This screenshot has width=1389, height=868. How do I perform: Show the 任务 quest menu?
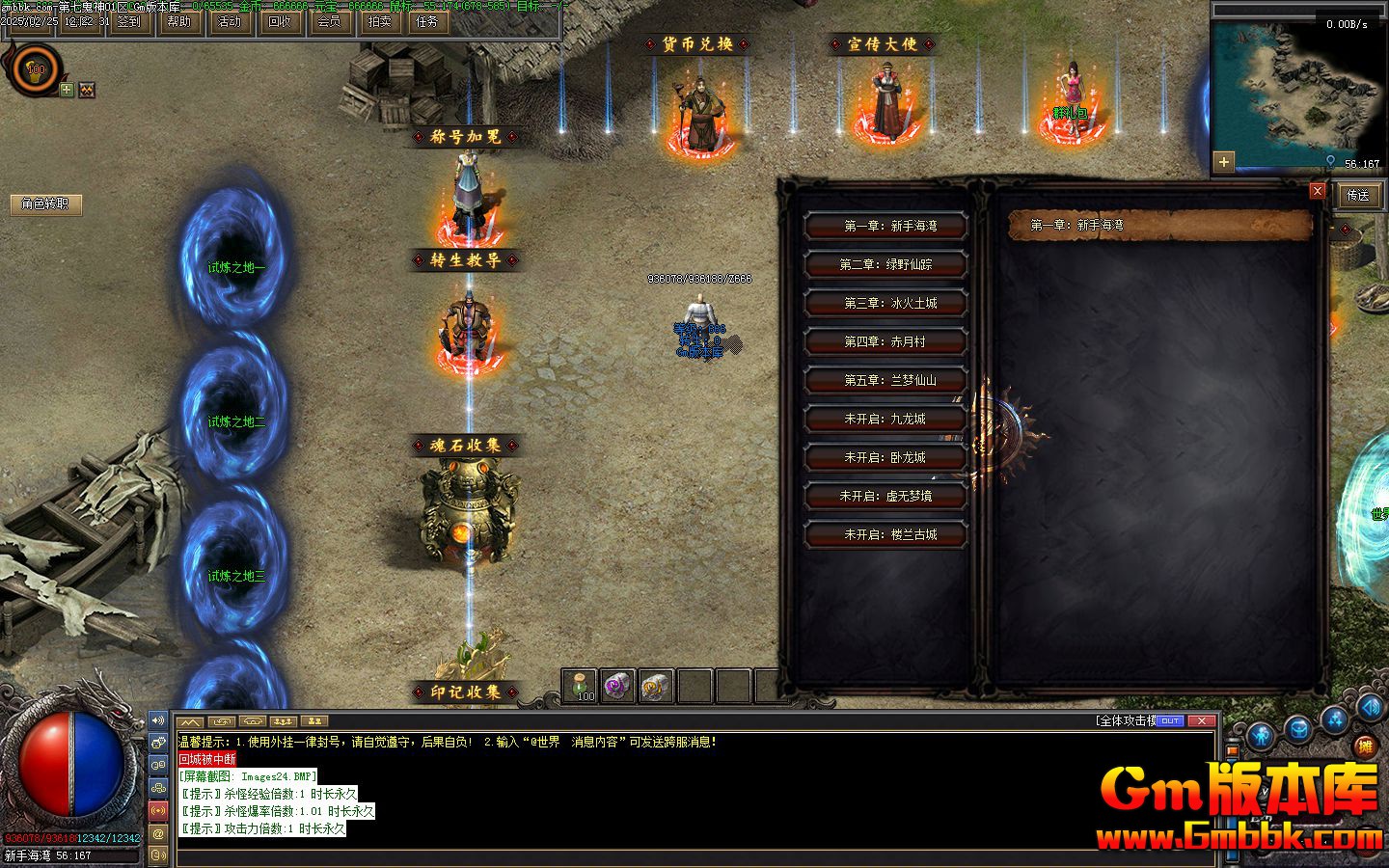point(426,22)
